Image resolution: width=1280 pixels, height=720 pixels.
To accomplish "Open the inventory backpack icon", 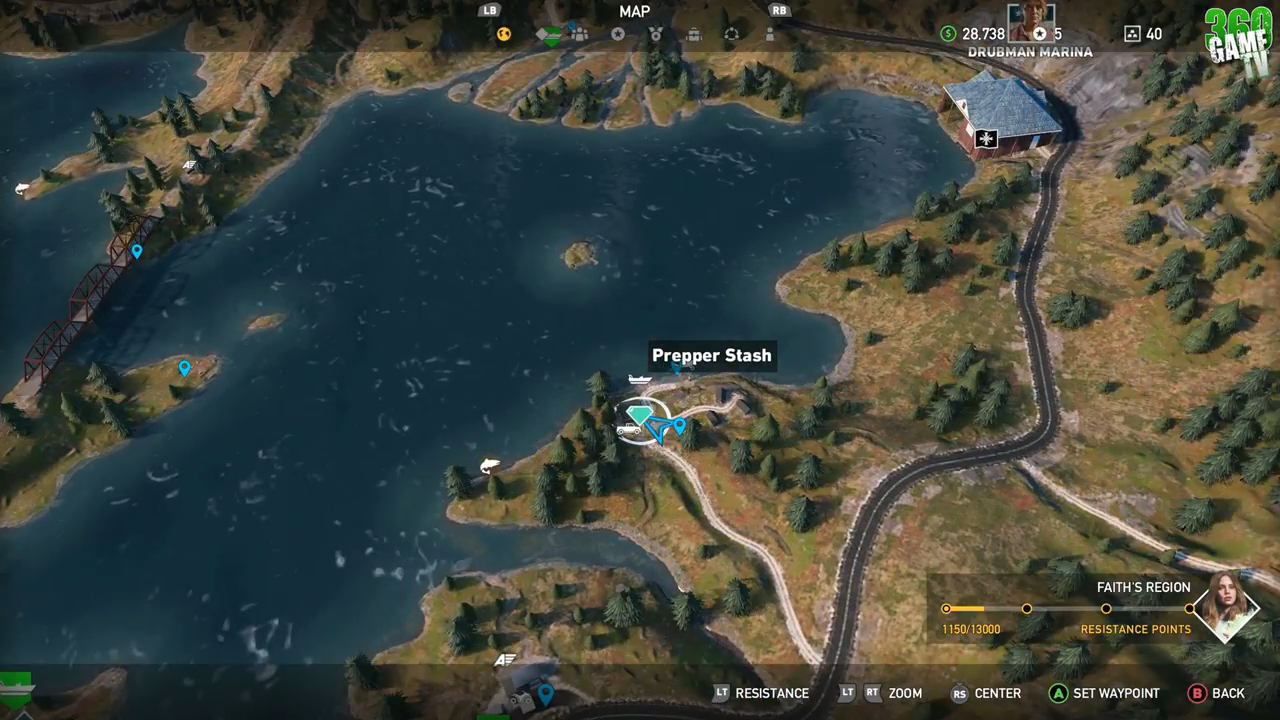I will 693,35.
